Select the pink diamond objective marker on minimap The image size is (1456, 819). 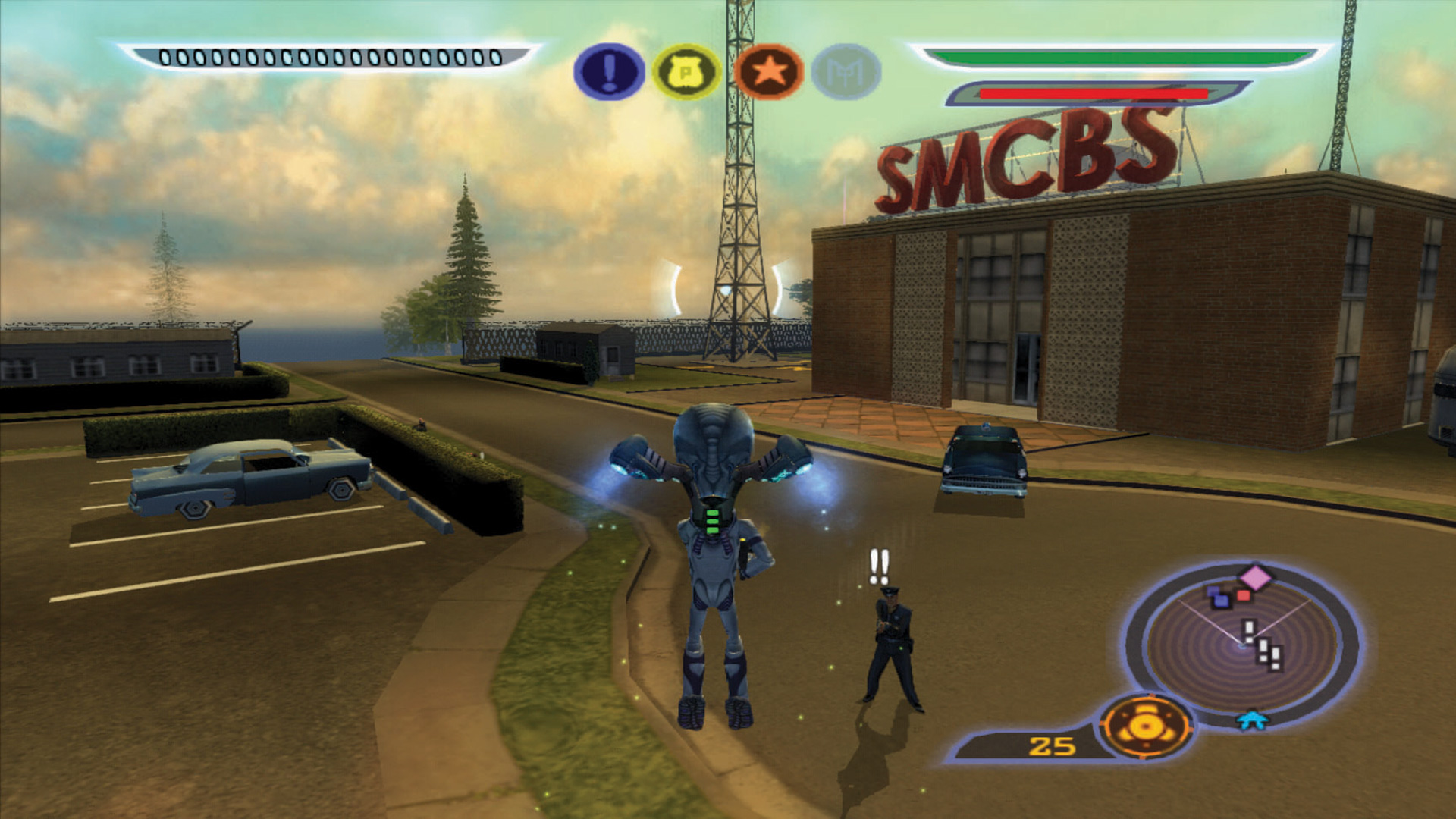[1256, 577]
